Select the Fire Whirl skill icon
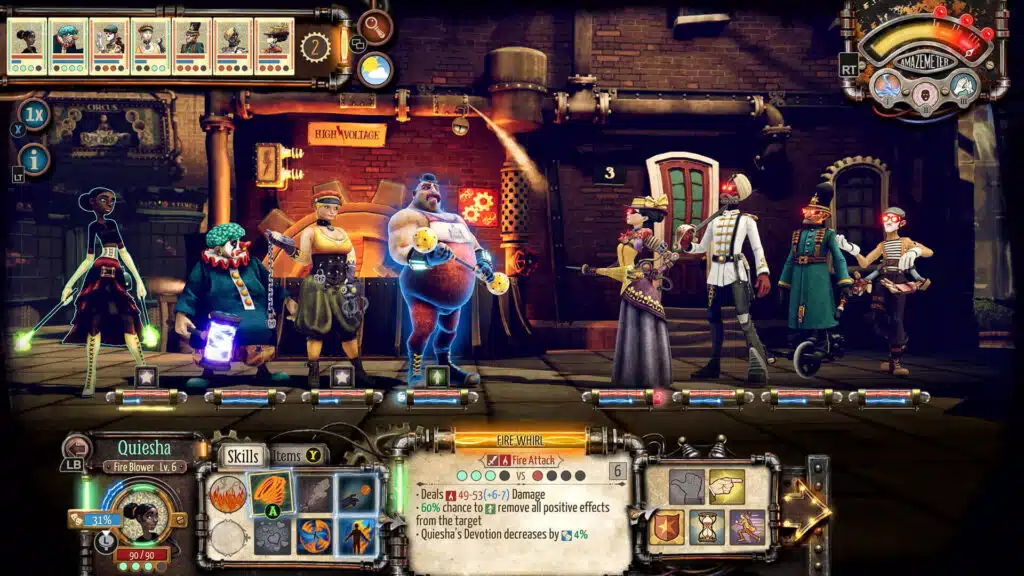Screen dimensions: 1024x576 [270, 492]
